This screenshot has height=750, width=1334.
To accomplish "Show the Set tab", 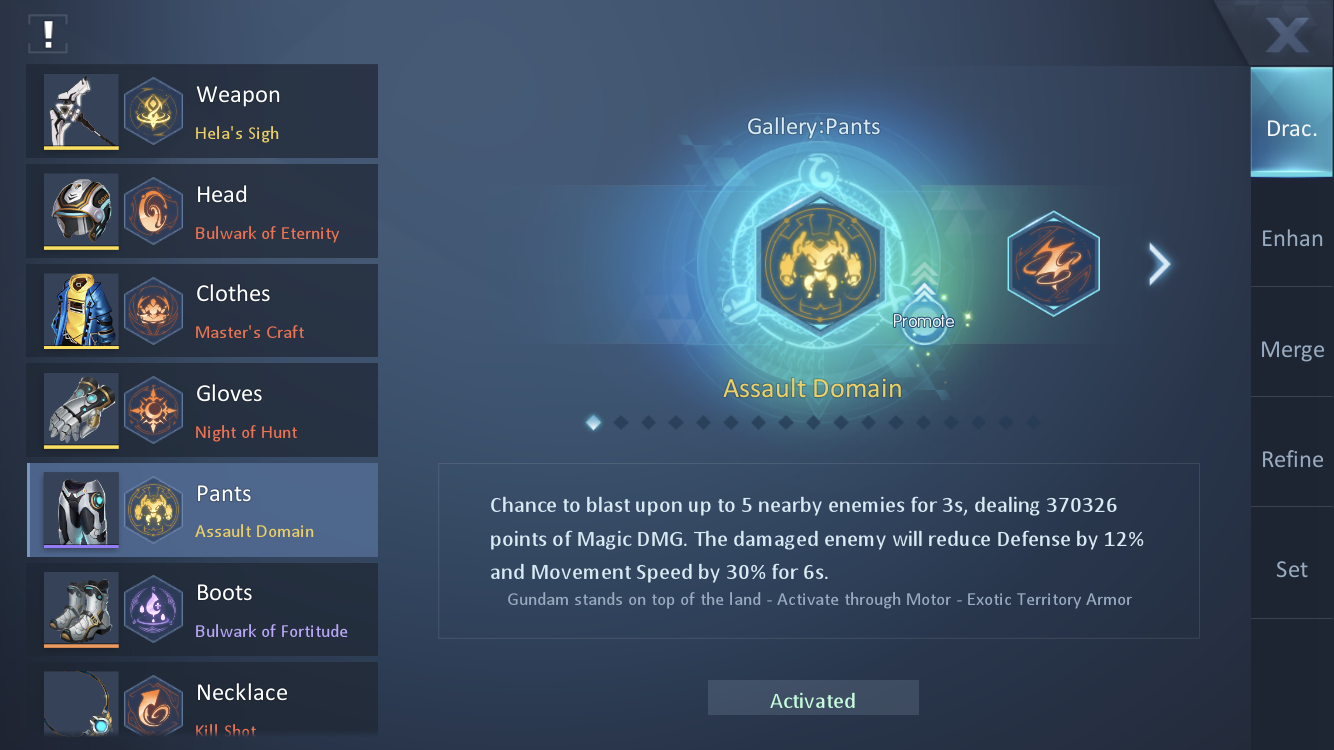I will tap(1291, 569).
